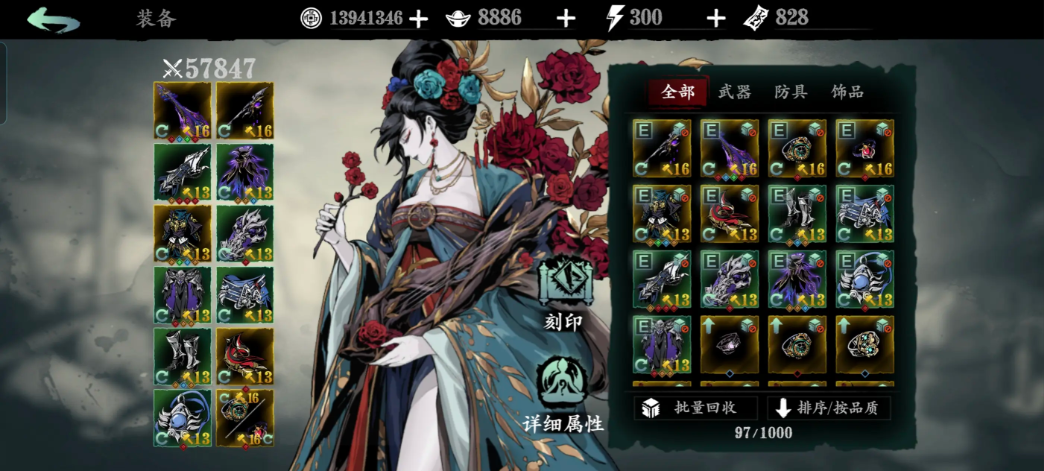Image resolution: width=1044 pixels, height=471 pixels.
Task: Select the equipped purple blade on the left
Action: click(182, 110)
